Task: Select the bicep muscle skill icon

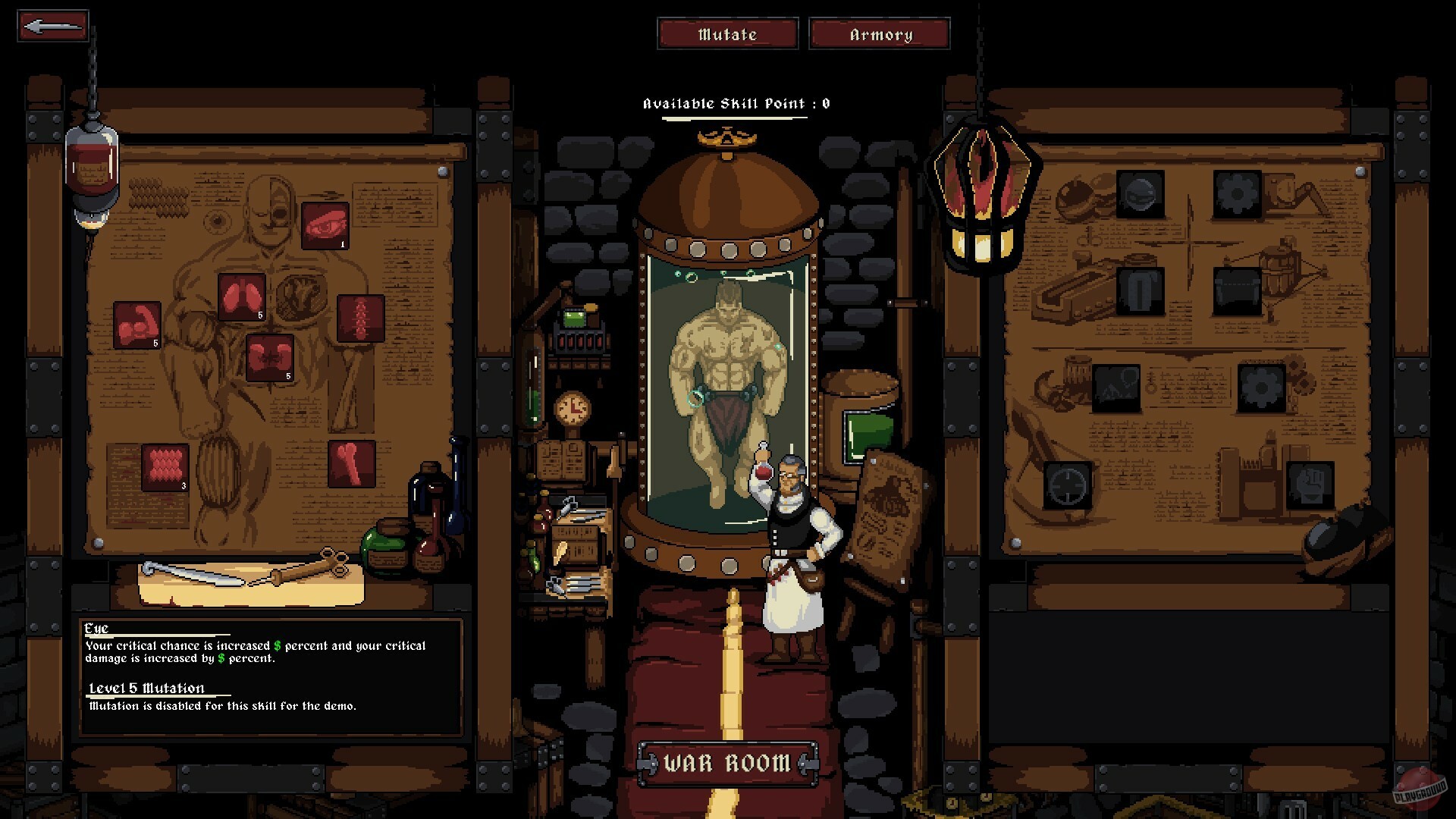Action: 137,325
